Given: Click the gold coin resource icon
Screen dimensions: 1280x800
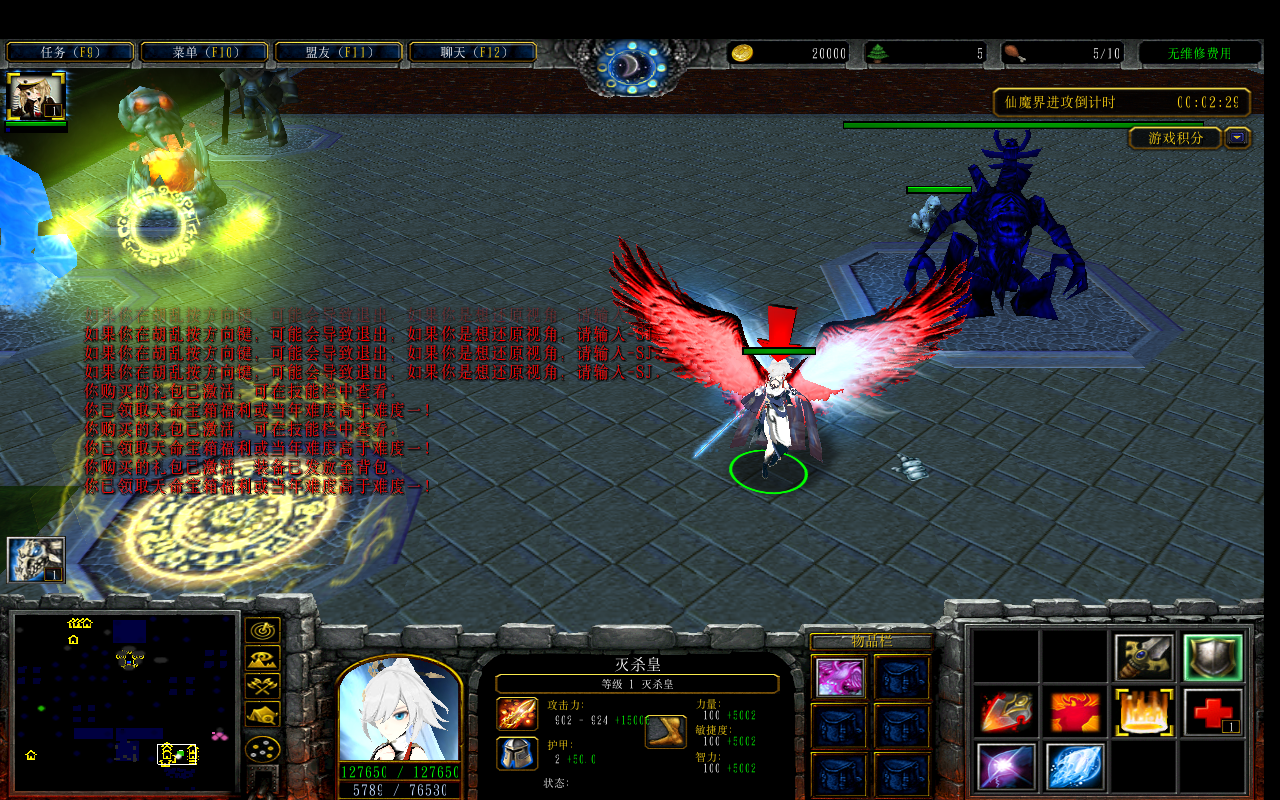Looking at the screenshot, I should [744, 54].
